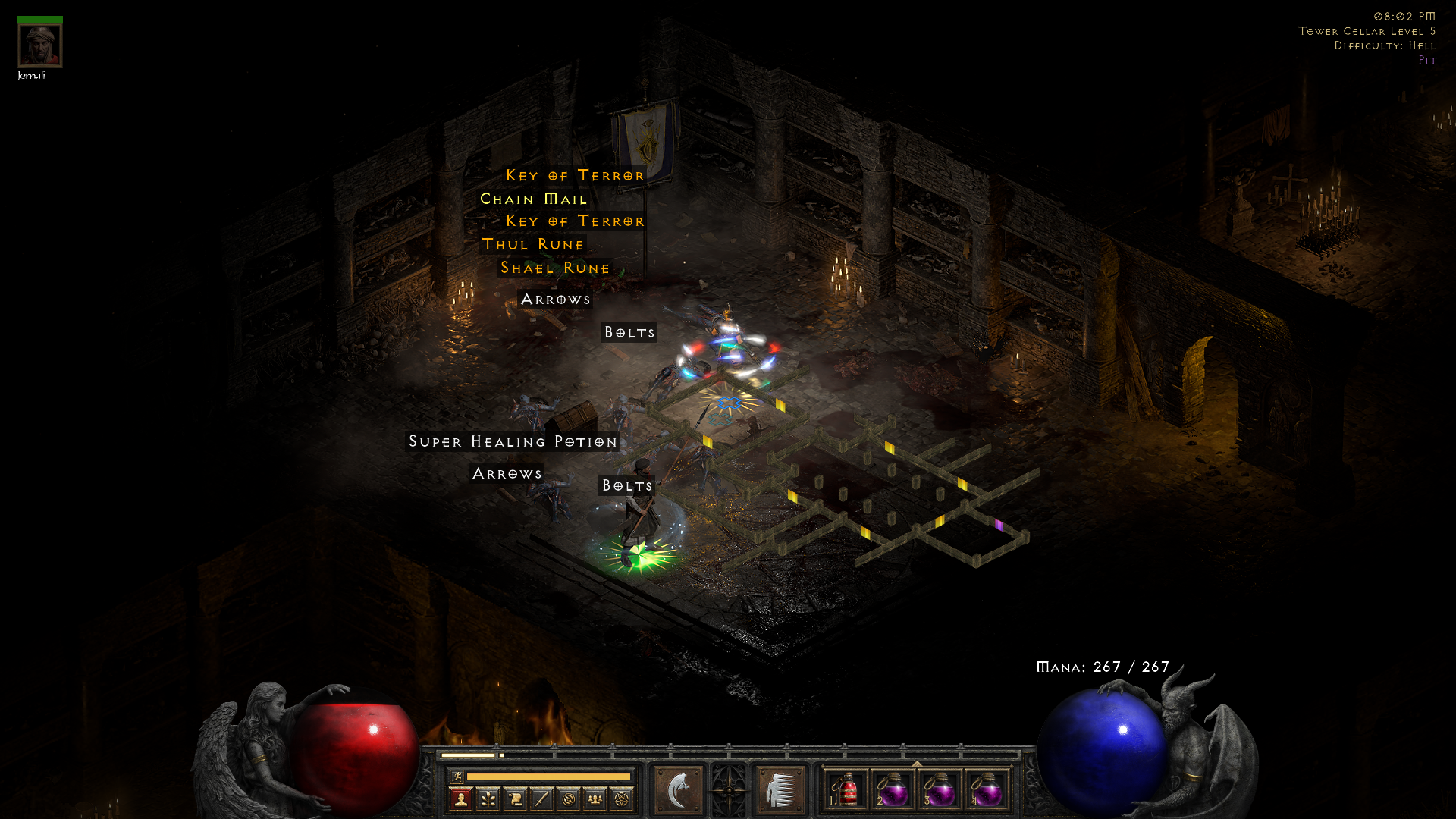Pick up the Thul Rune

point(532,244)
